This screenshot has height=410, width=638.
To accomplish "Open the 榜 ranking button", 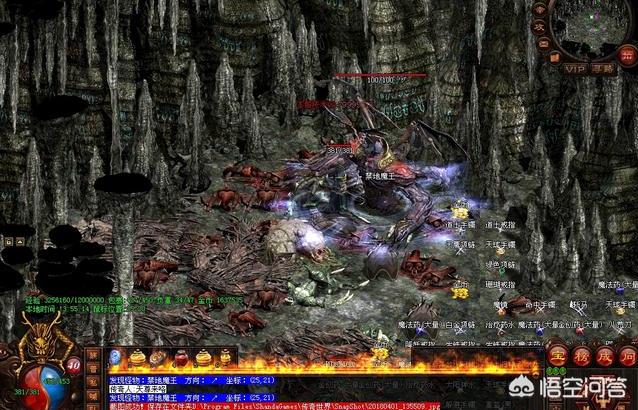I will 580,358.
